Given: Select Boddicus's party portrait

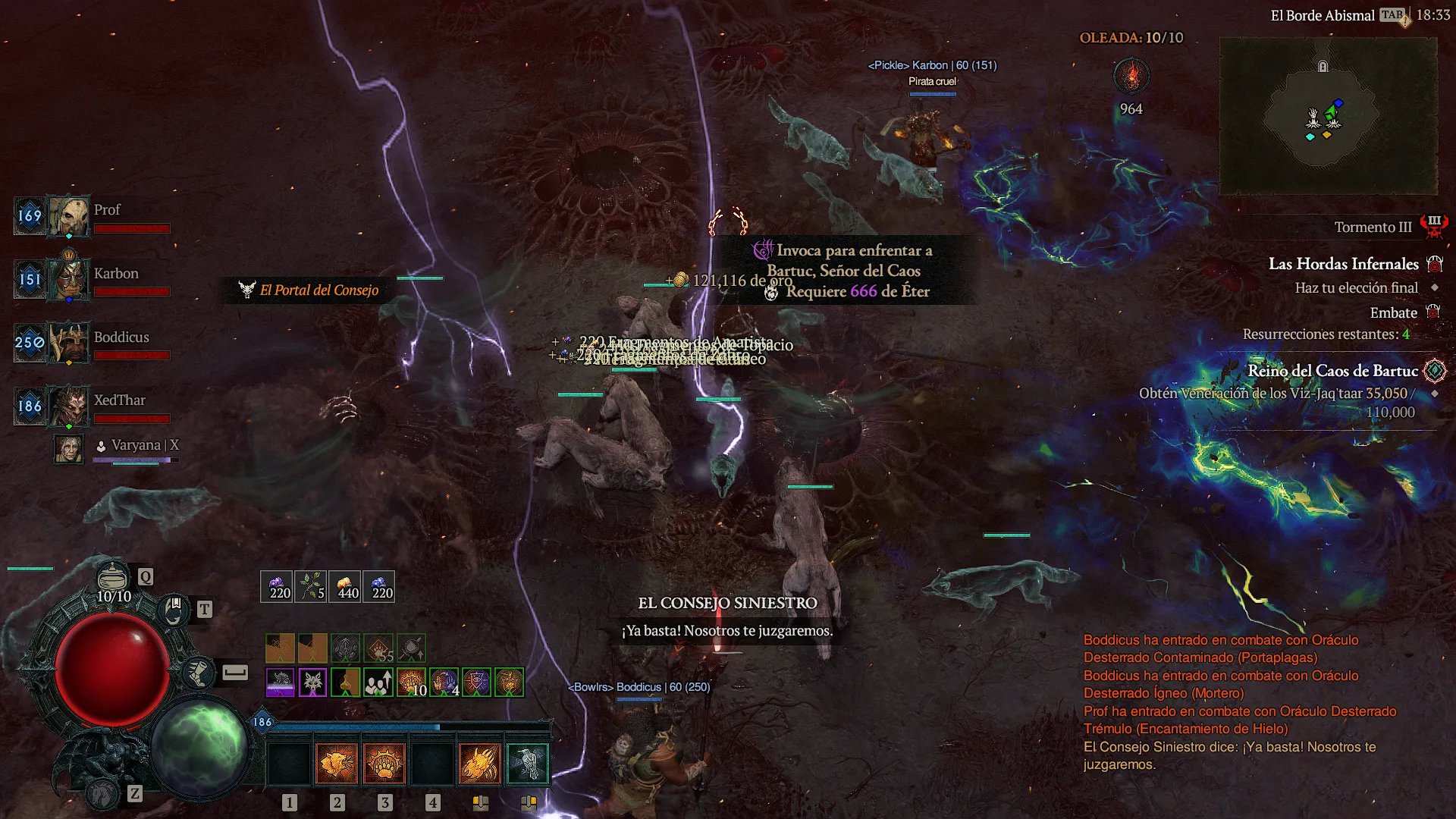Looking at the screenshot, I should 69,343.
